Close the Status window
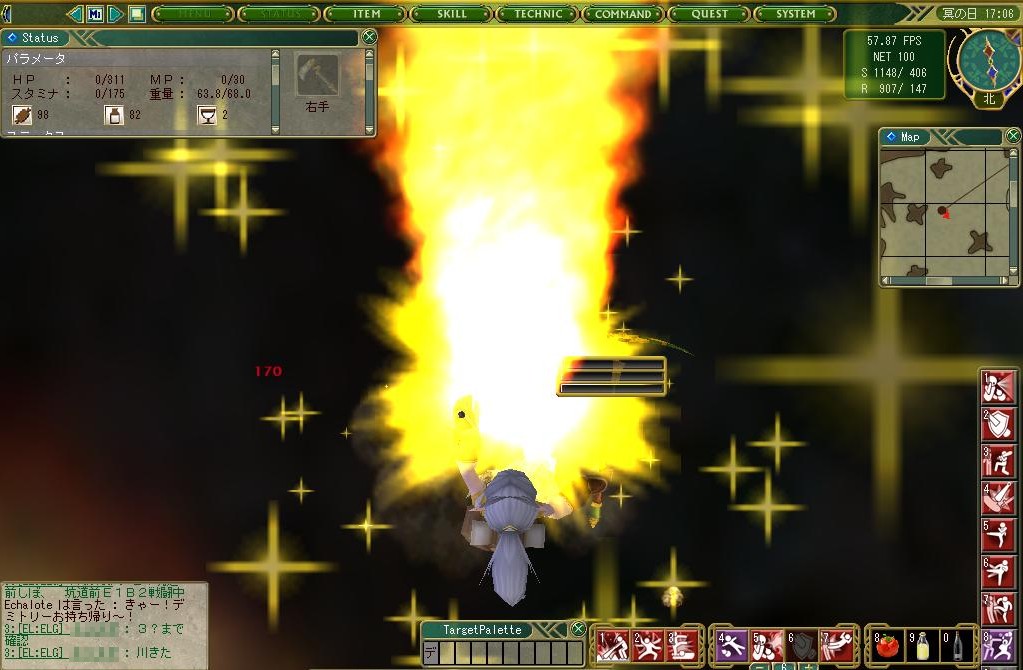This screenshot has width=1023, height=670. coord(369,37)
